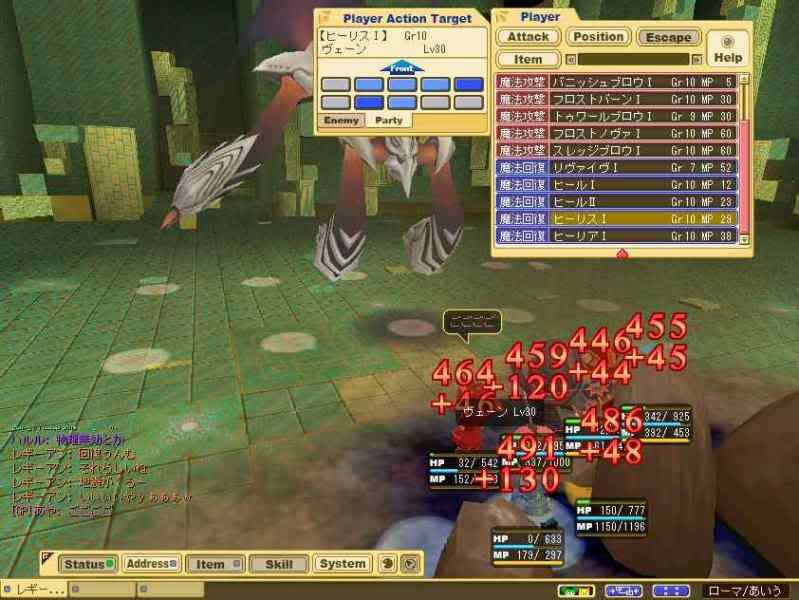Select the トゥワールブロウⅠ spell
Screen dimensions: 799x600
click(x=616, y=116)
